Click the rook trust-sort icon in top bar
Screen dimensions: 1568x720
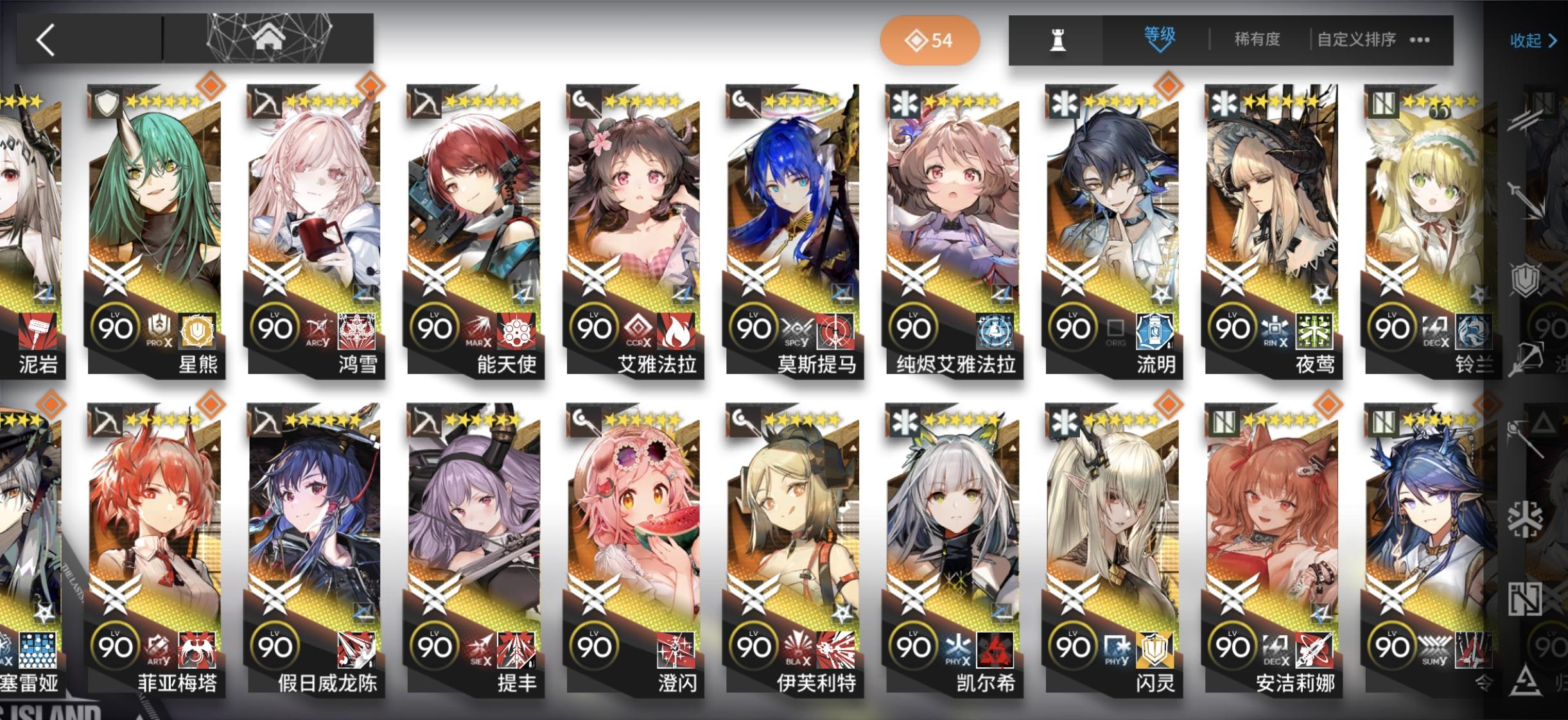(1059, 40)
